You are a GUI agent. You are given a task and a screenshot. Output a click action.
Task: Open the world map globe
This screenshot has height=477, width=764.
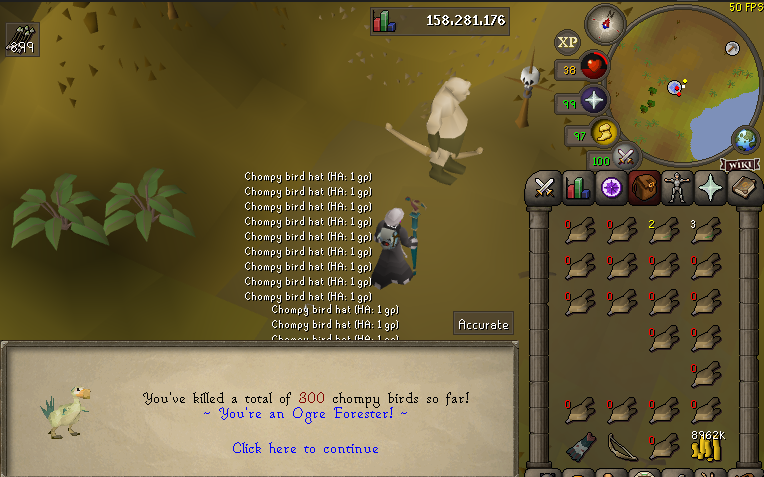[x=745, y=139]
